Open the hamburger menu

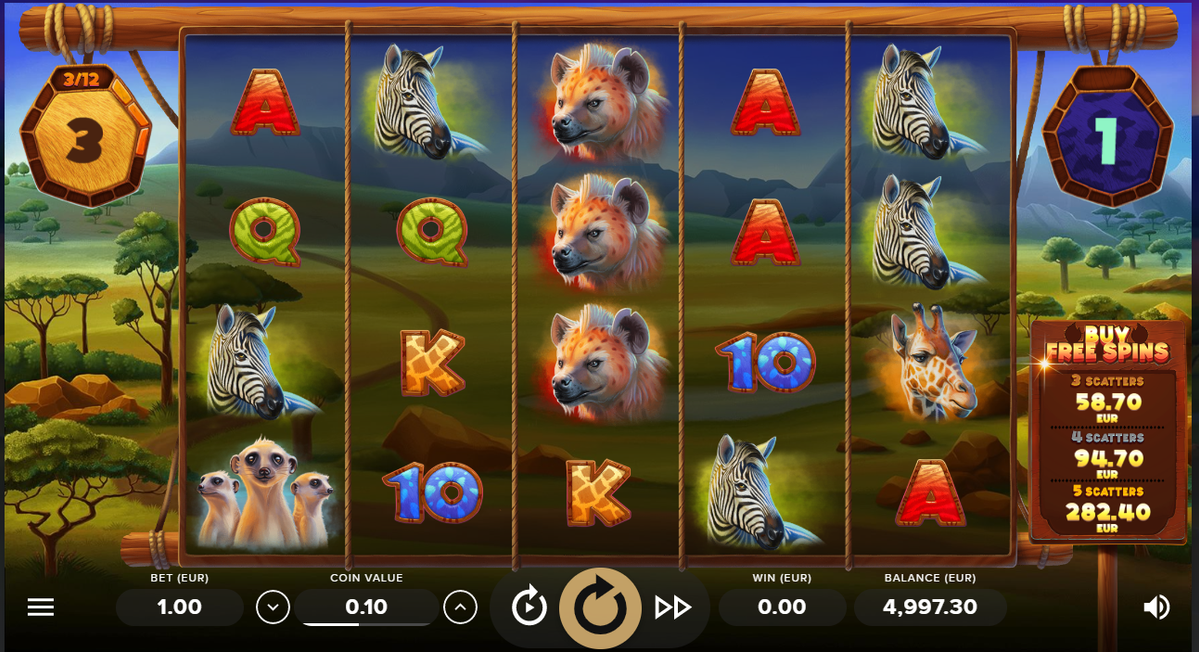[x=40, y=607]
